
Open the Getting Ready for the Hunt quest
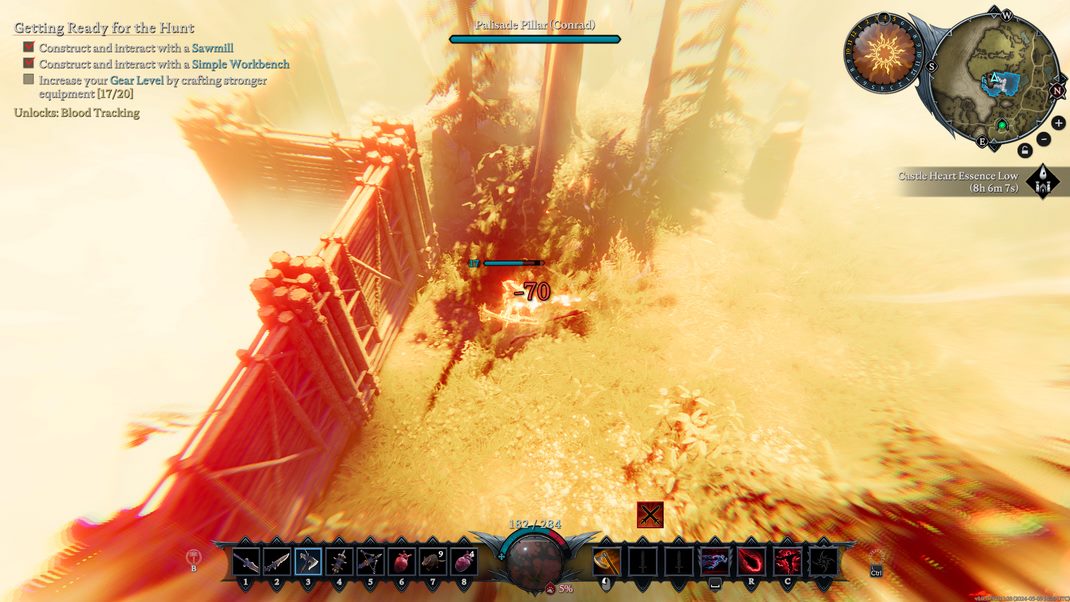(x=104, y=28)
